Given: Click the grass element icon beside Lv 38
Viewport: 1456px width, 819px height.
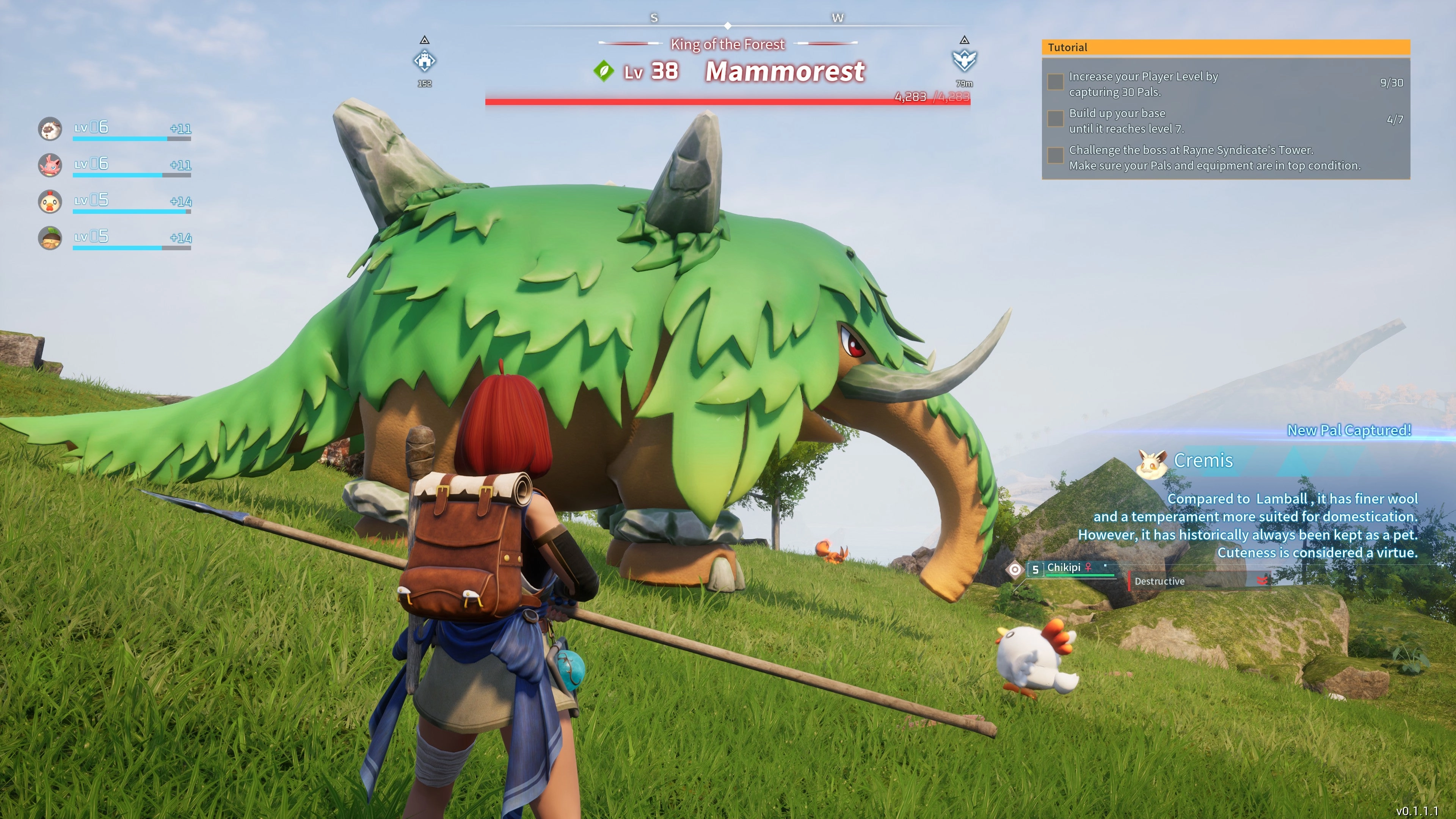Looking at the screenshot, I should click(604, 72).
